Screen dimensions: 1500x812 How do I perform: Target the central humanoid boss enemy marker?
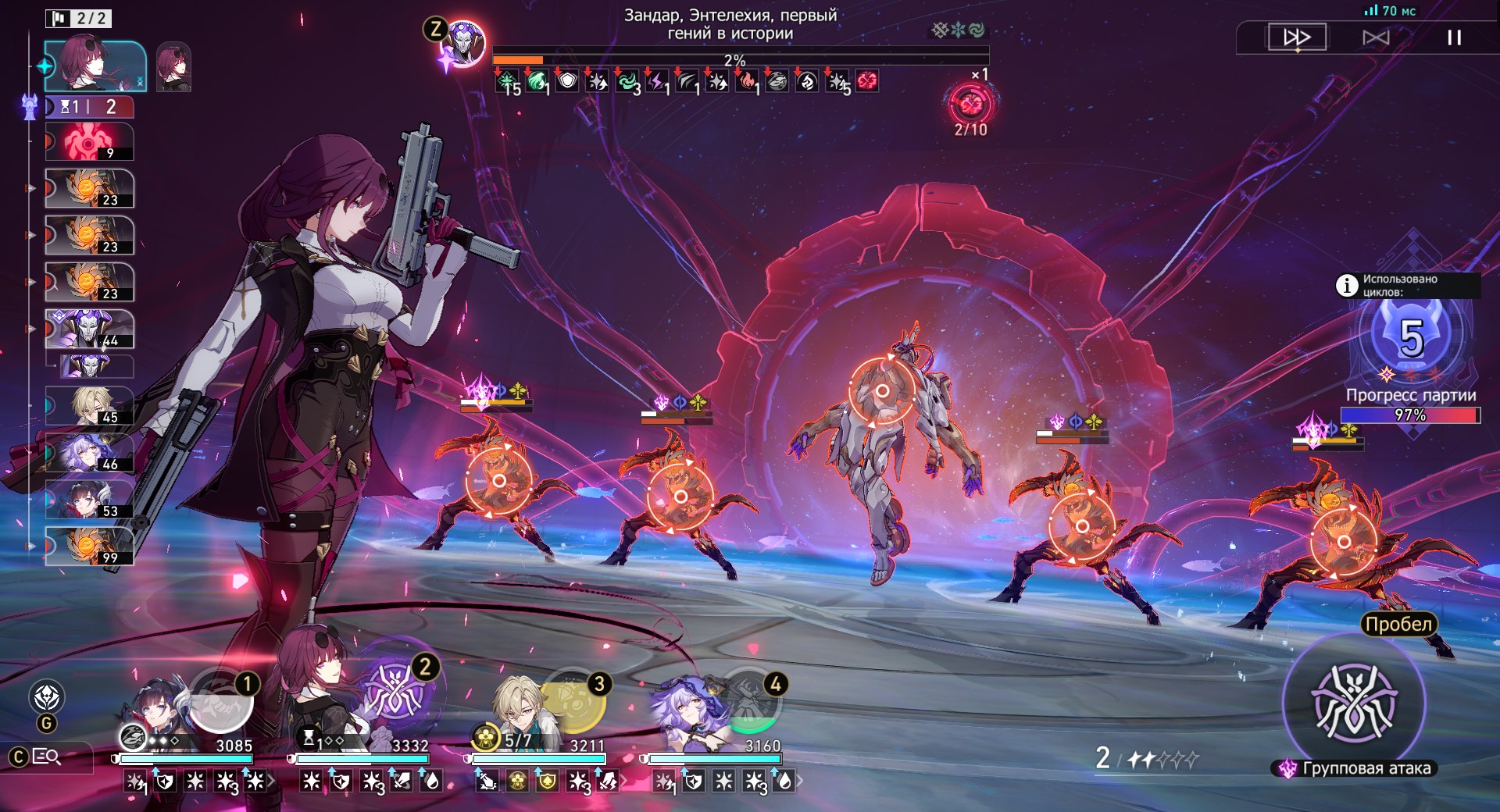coord(883,390)
